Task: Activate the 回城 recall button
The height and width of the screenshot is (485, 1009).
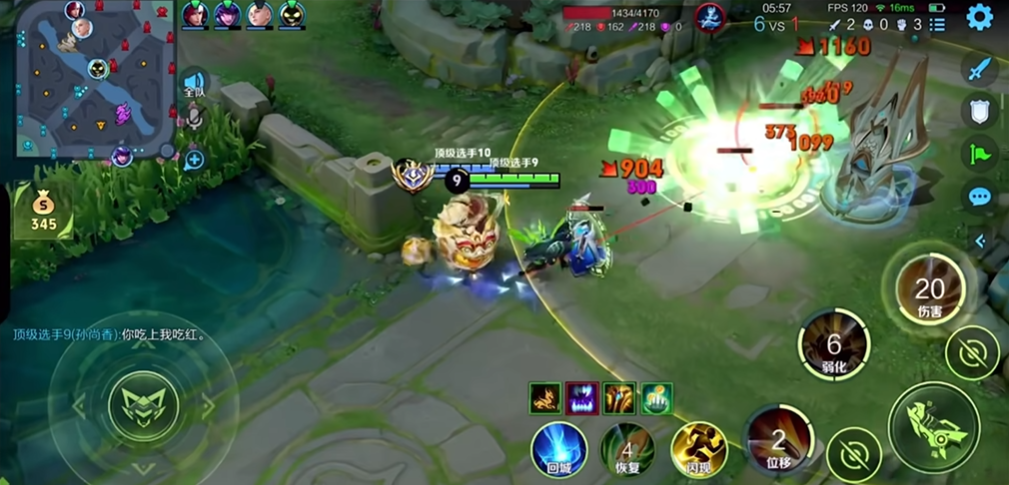Action: 558,449
